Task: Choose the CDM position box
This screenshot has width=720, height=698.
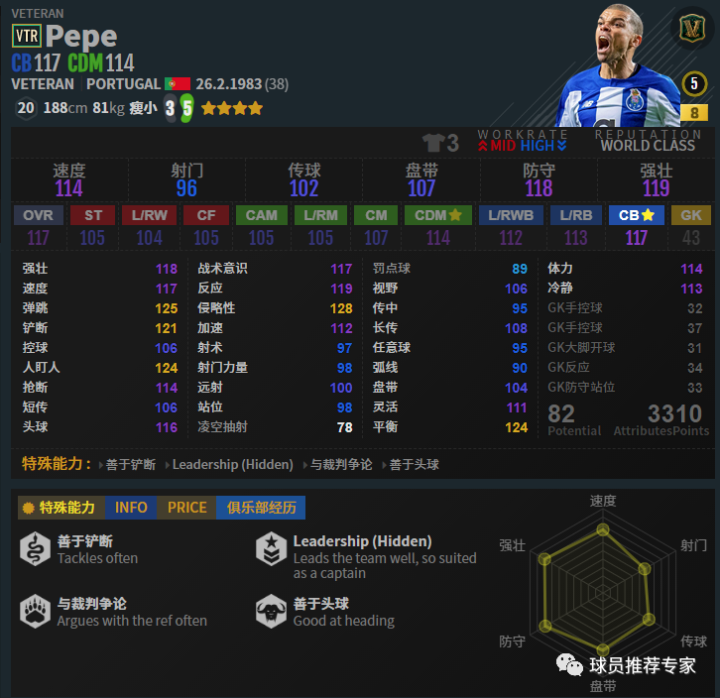Action: [438, 215]
